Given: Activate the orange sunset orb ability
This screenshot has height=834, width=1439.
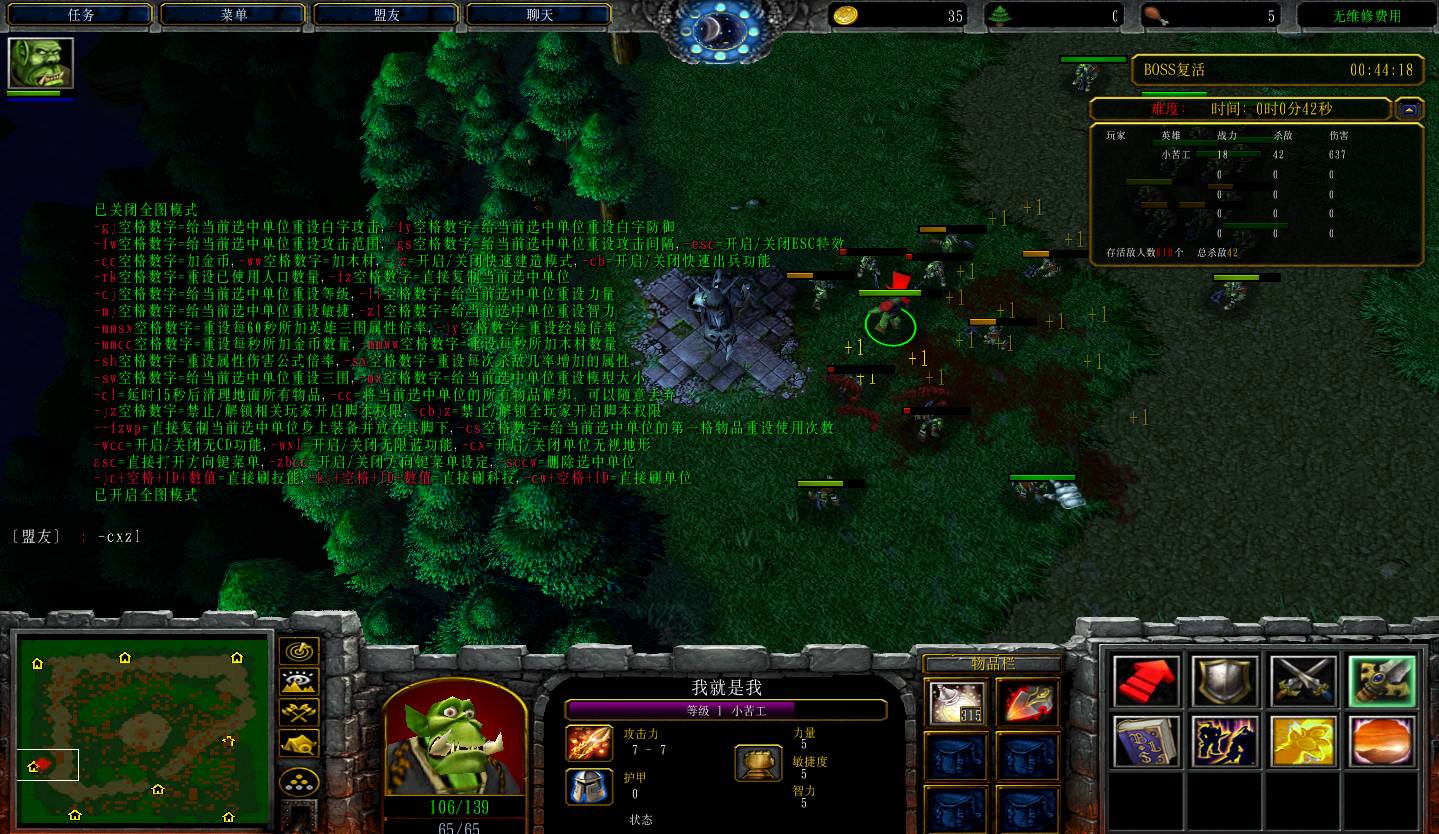Looking at the screenshot, I should (1382, 742).
